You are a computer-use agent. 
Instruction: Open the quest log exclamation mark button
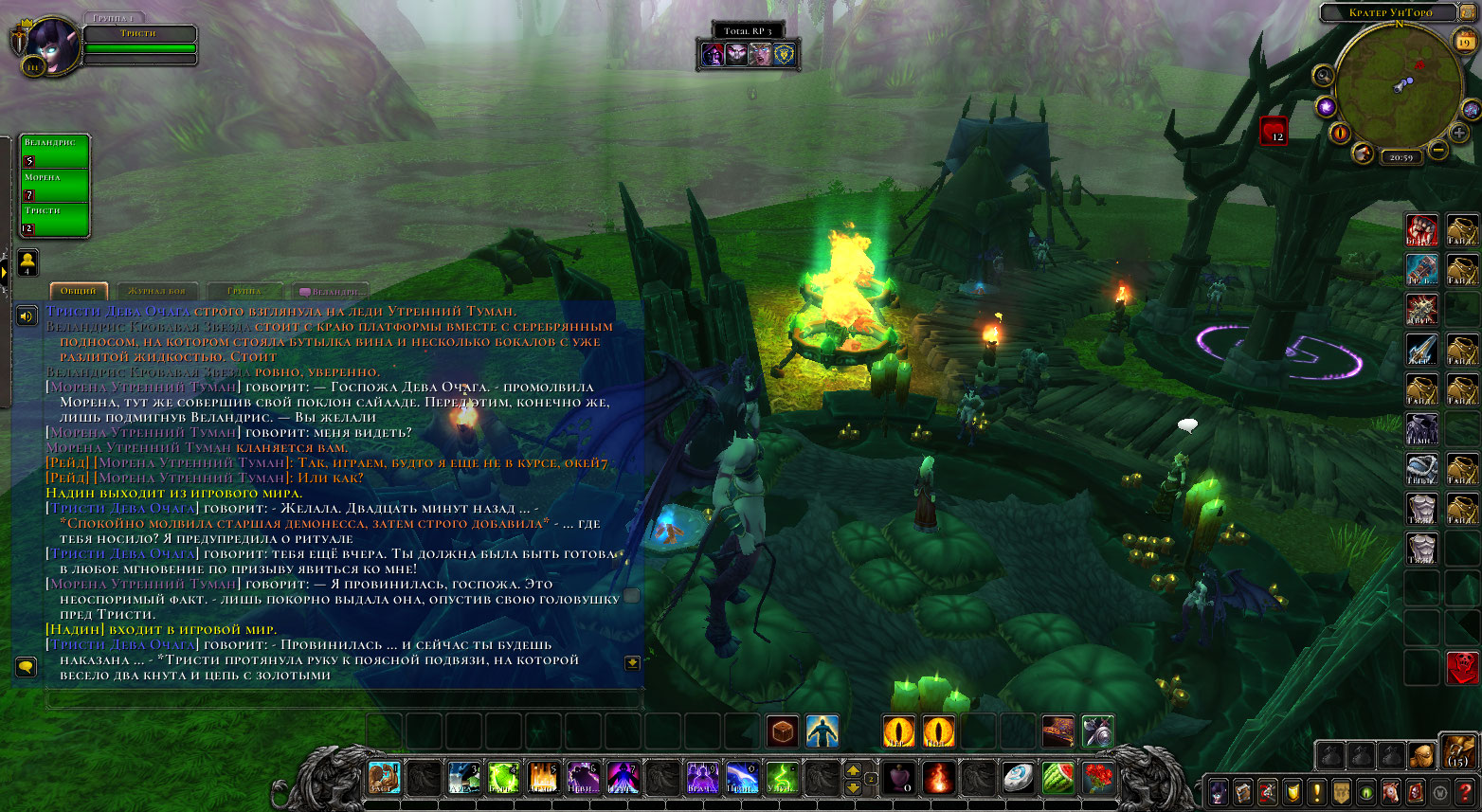pos(1316,791)
